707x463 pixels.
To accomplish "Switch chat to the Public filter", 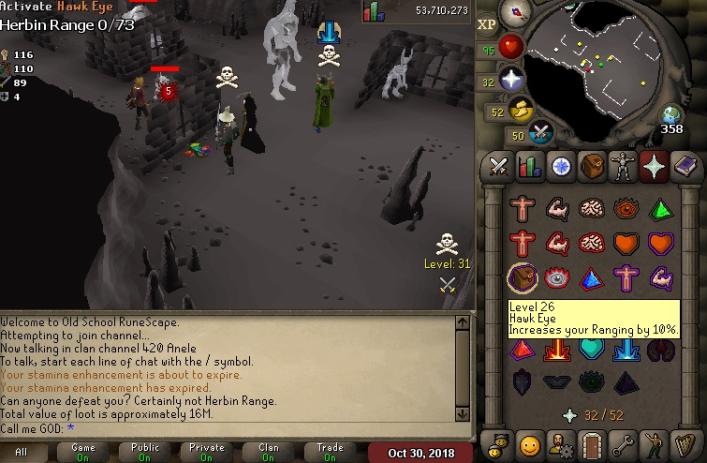I will tap(145, 453).
